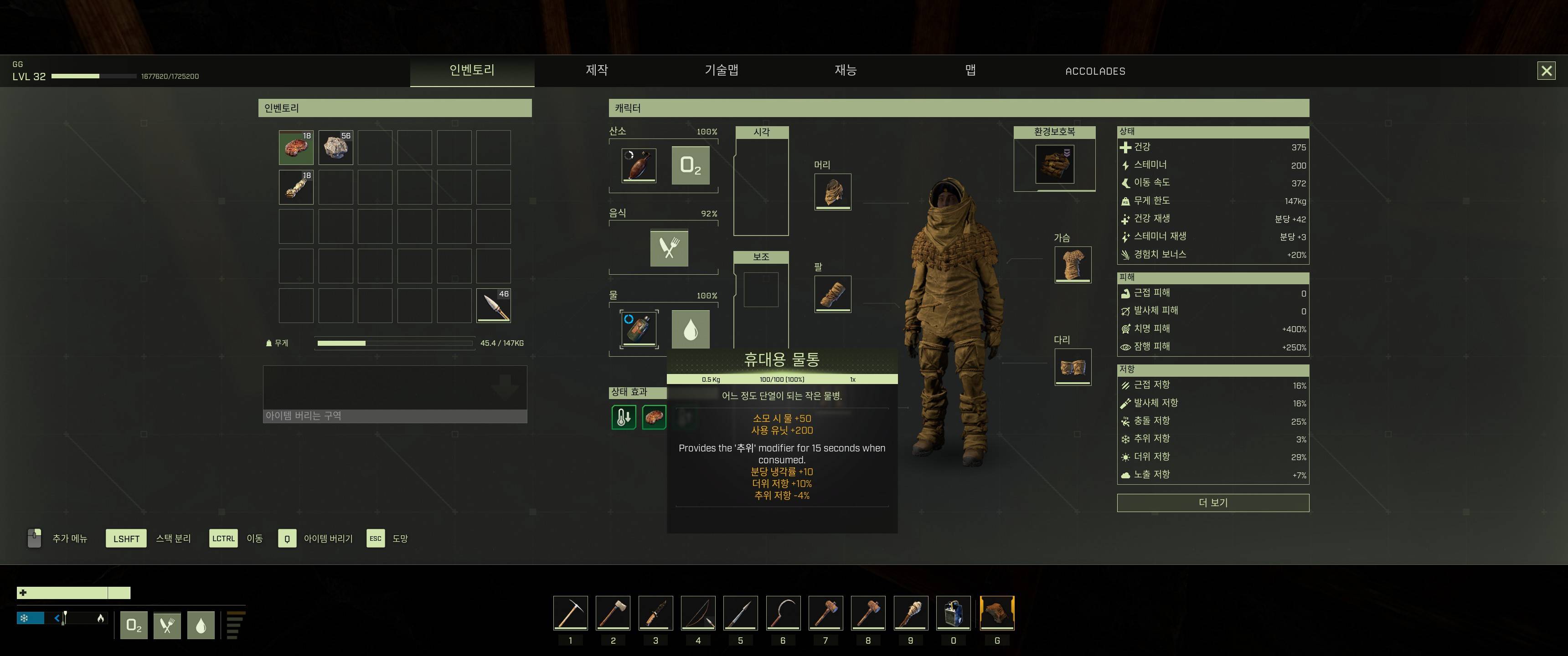Screen dimensions: 1568x656
Task: Click the oxygen bladder in the 산소 slot
Action: pos(639,165)
